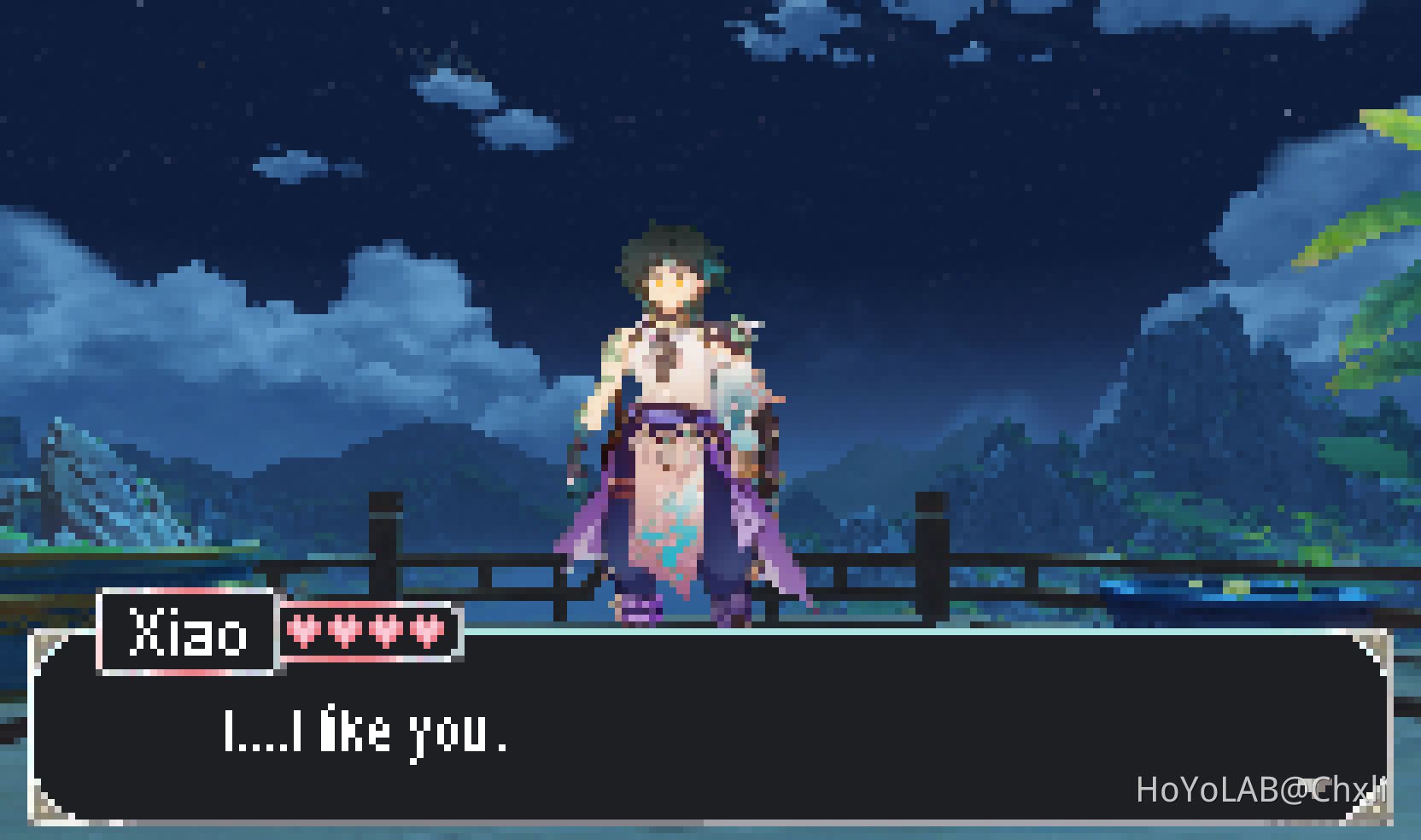
Task: Click the dialogue box to advance the conversation
Action: (x=709, y=743)
